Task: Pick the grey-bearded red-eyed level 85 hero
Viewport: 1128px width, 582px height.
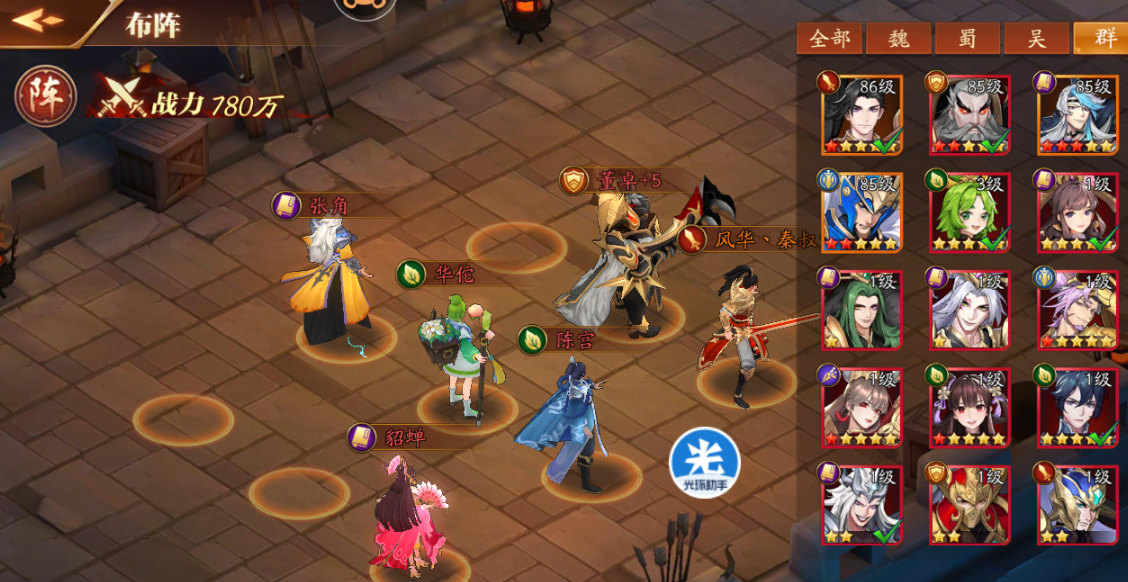Action: (x=969, y=115)
